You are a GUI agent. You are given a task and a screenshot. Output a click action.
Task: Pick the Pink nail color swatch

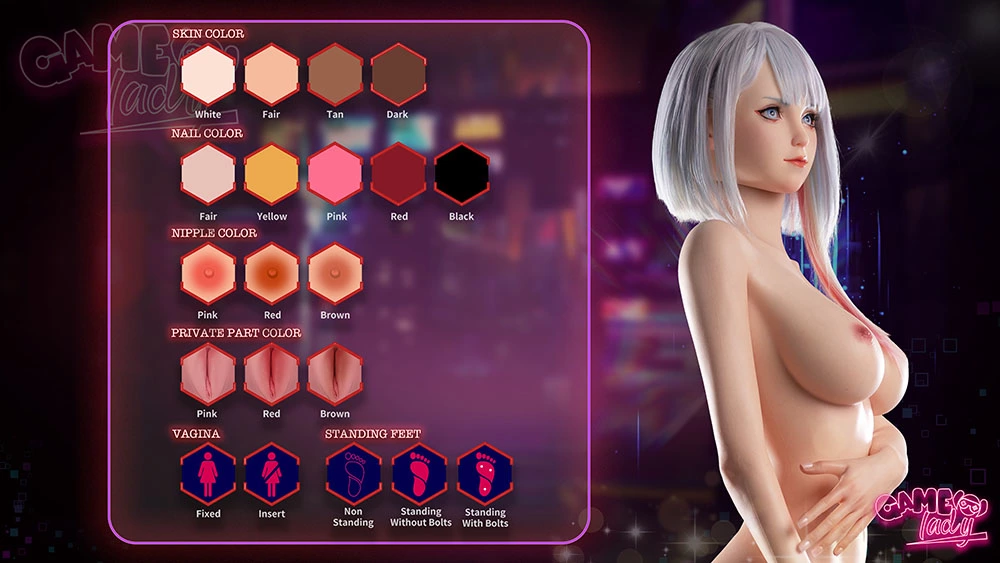(x=335, y=174)
